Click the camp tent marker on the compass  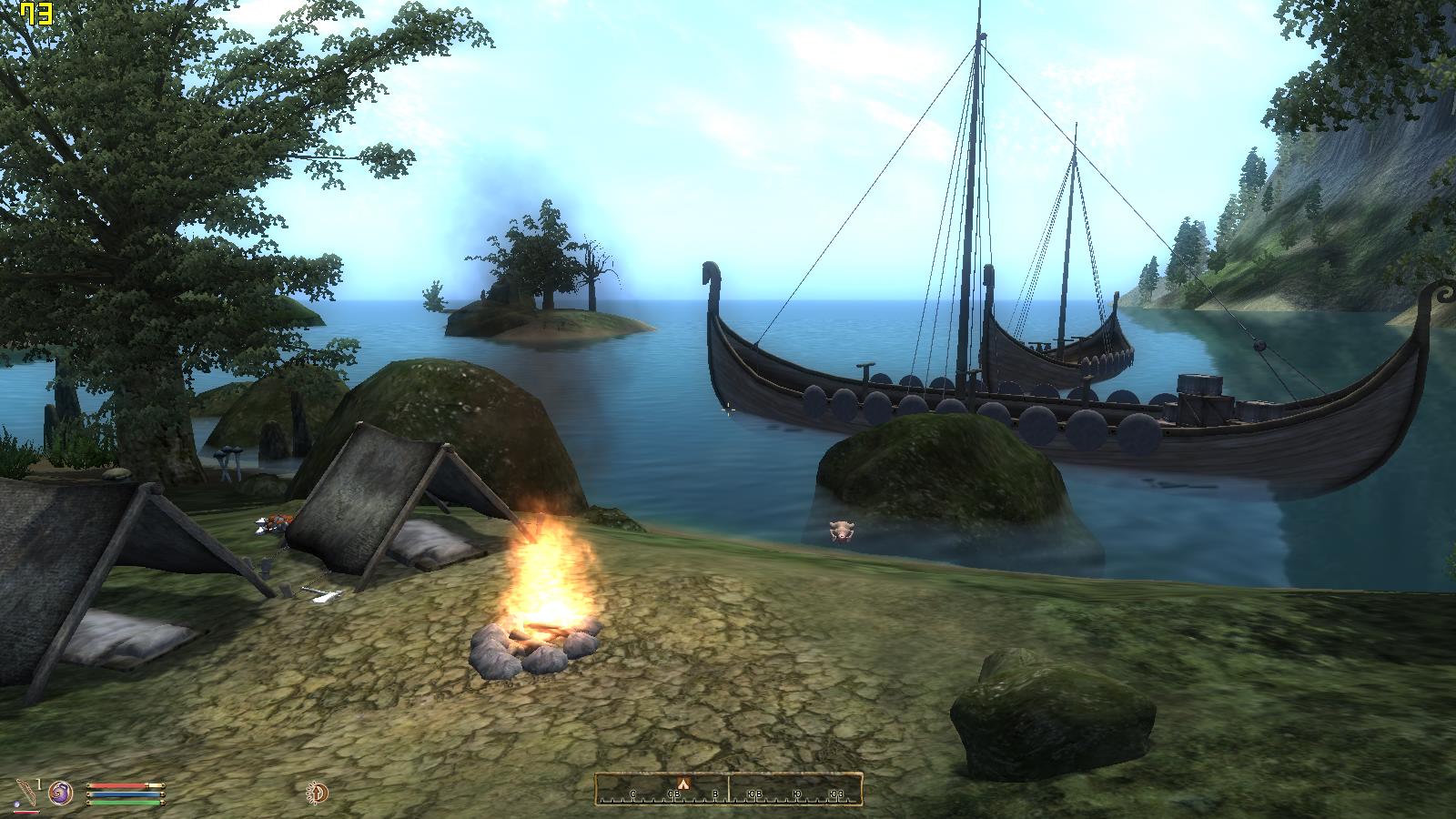pyautogui.click(x=683, y=784)
